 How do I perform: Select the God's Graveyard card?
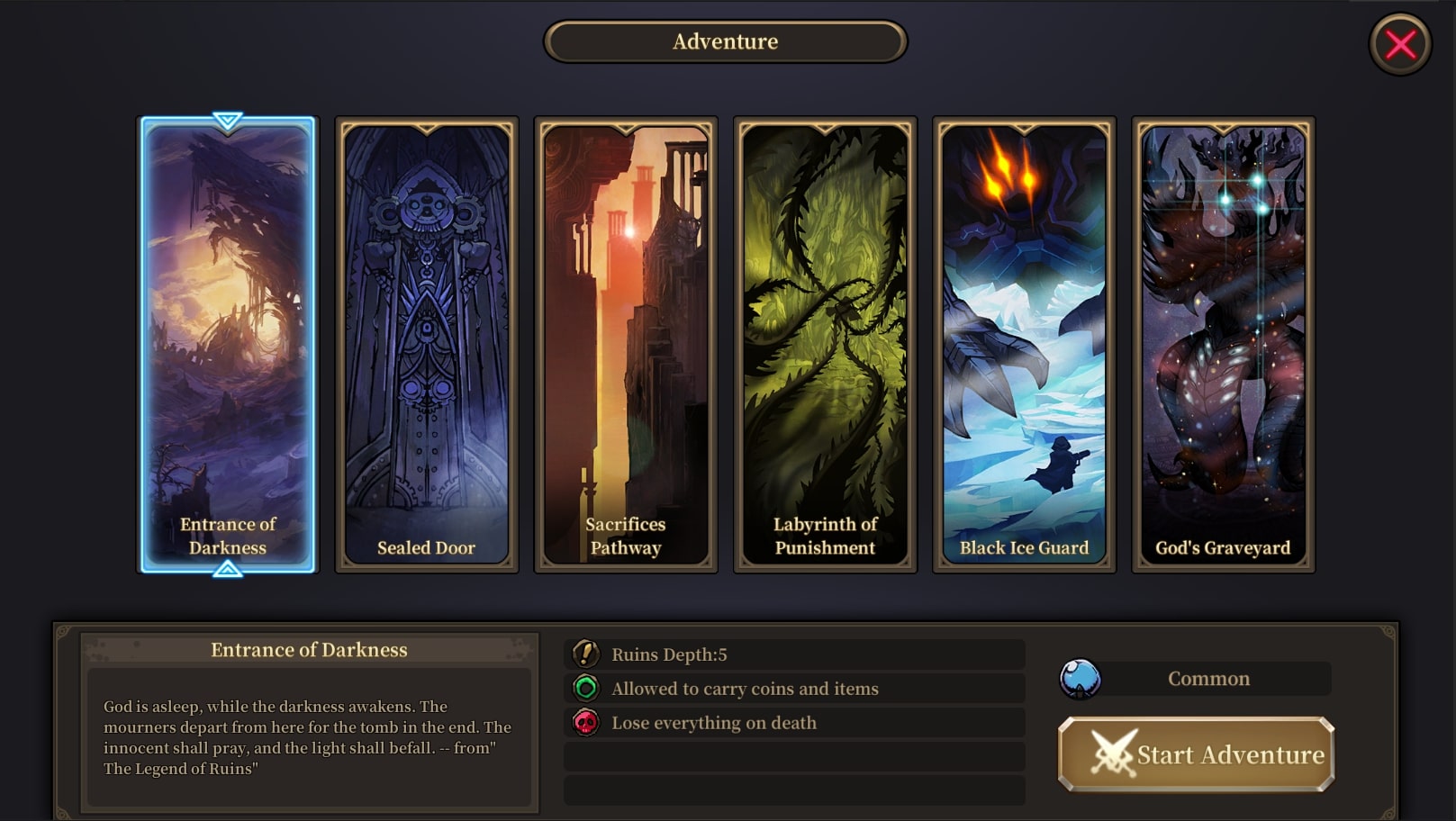1223,345
